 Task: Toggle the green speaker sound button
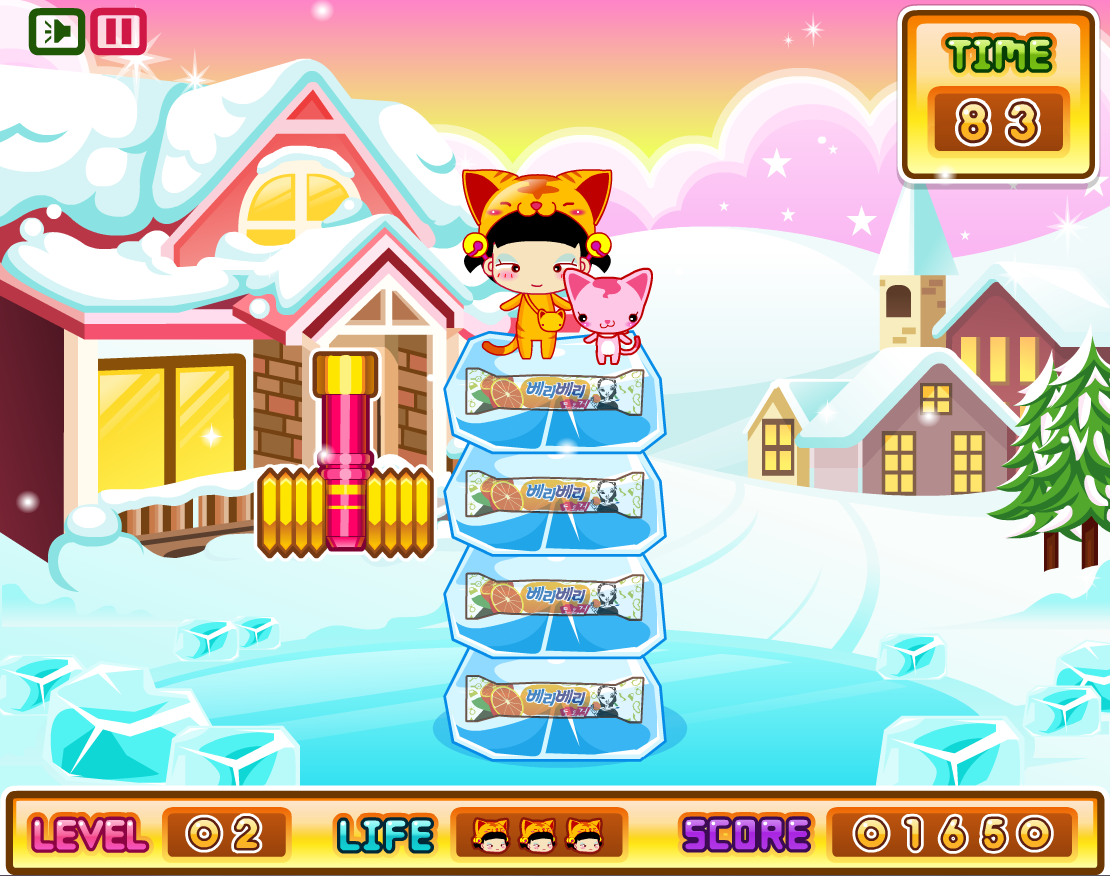(56, 32)
